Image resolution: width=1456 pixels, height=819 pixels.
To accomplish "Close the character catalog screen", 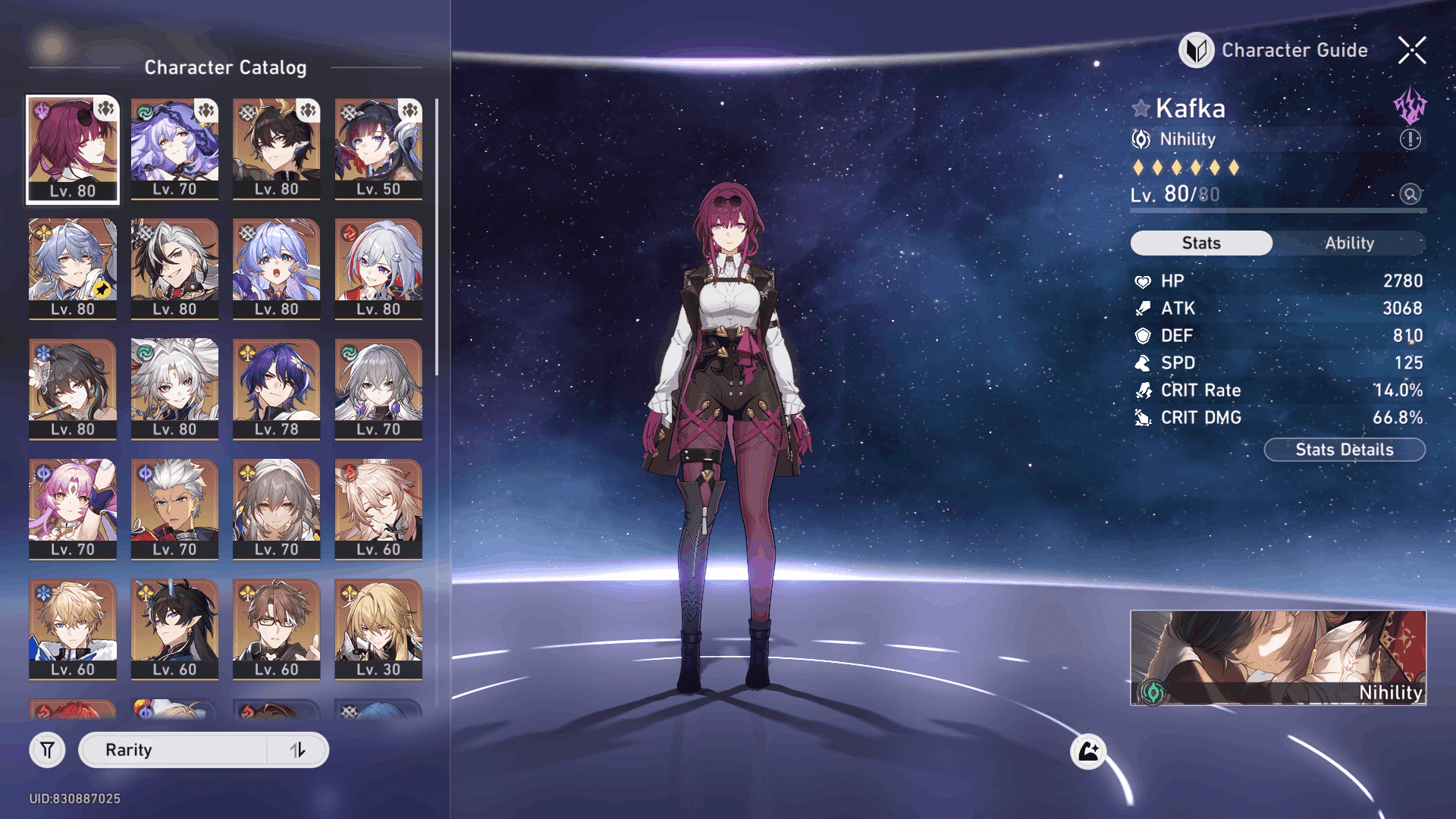I will coord(1412,50).
